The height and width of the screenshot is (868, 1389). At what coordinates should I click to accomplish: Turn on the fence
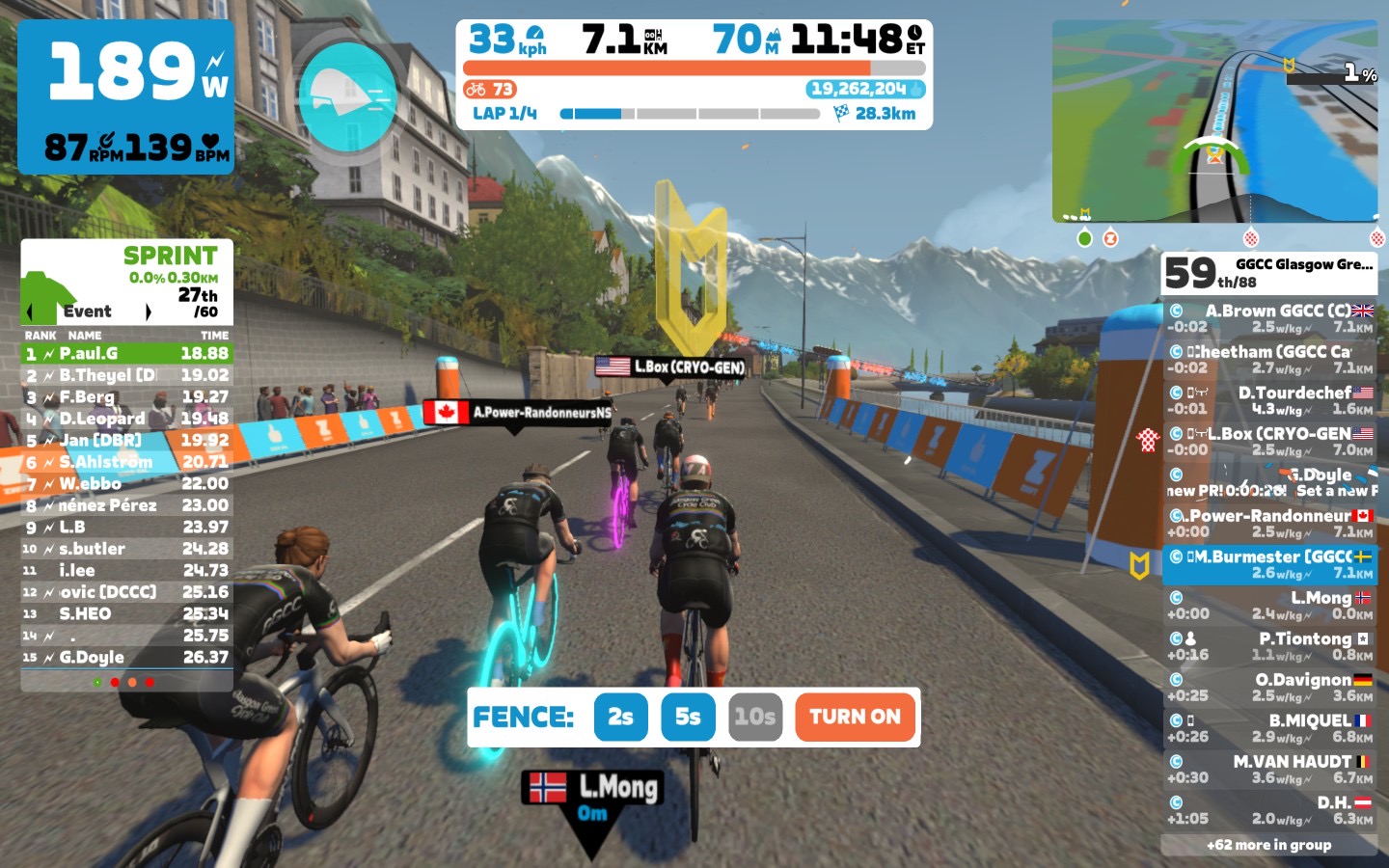[855, 717]
